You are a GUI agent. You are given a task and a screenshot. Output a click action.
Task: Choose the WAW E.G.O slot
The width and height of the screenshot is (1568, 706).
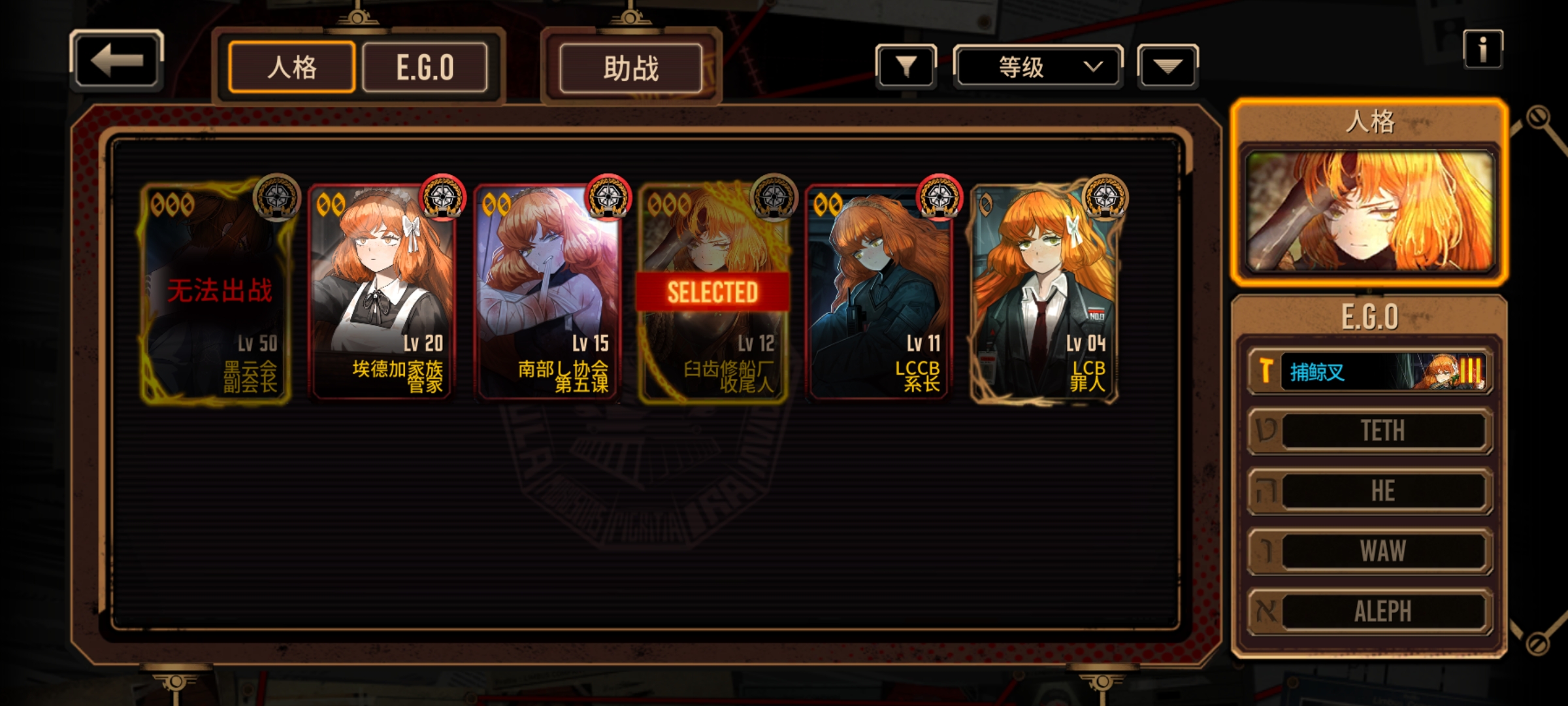point(1370,551)
